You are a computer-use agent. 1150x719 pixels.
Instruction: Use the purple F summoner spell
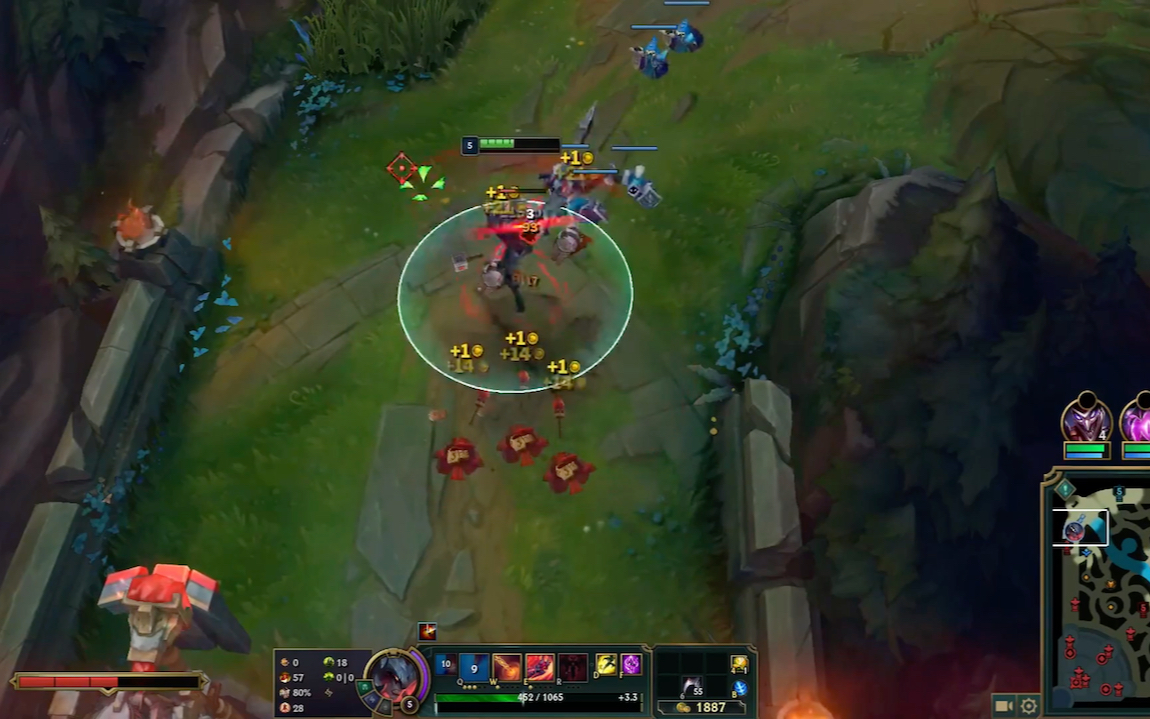(632, 664)
